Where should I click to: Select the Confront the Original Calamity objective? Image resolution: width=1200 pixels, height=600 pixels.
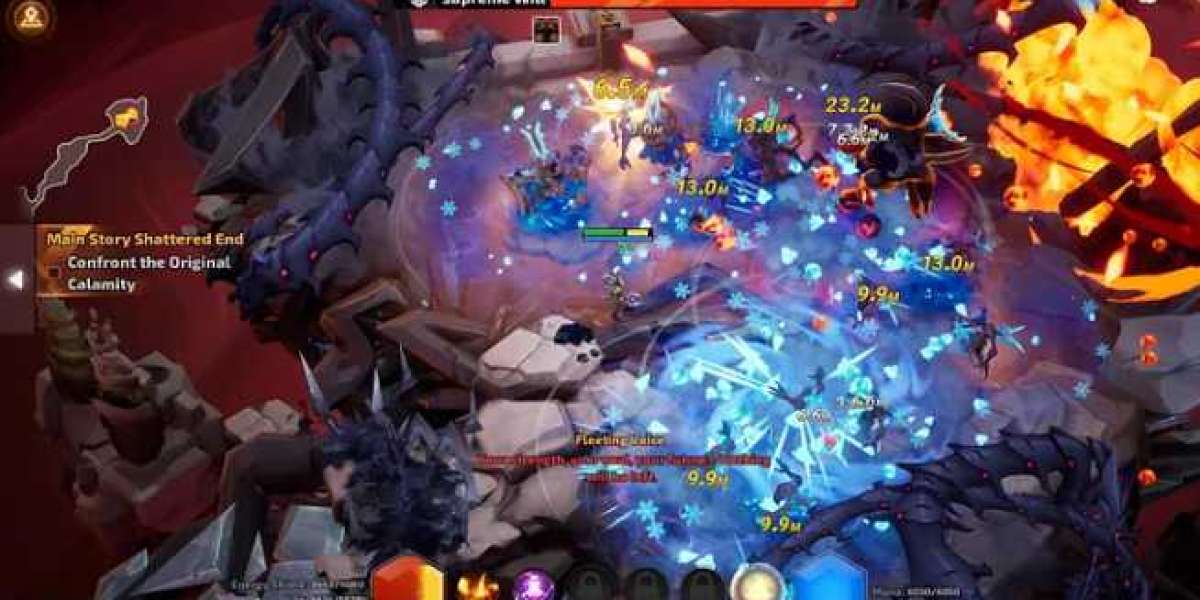click(x=149, y=273)
